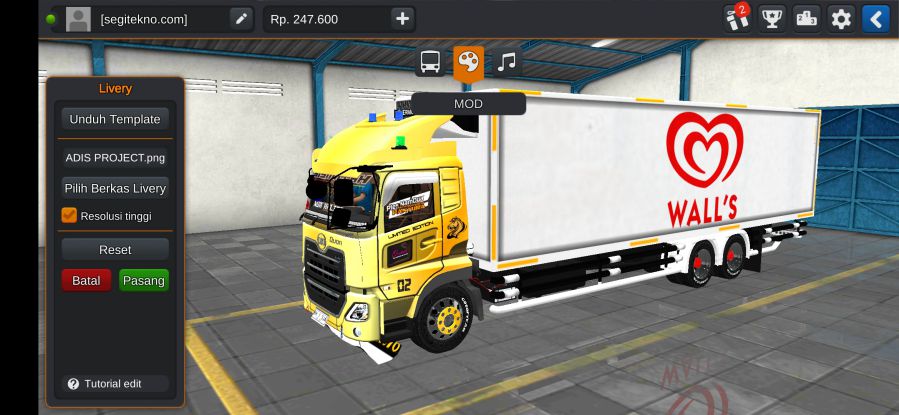Cancel with the red Batal button
Screen dimensions: 899x415
point(86,280)
